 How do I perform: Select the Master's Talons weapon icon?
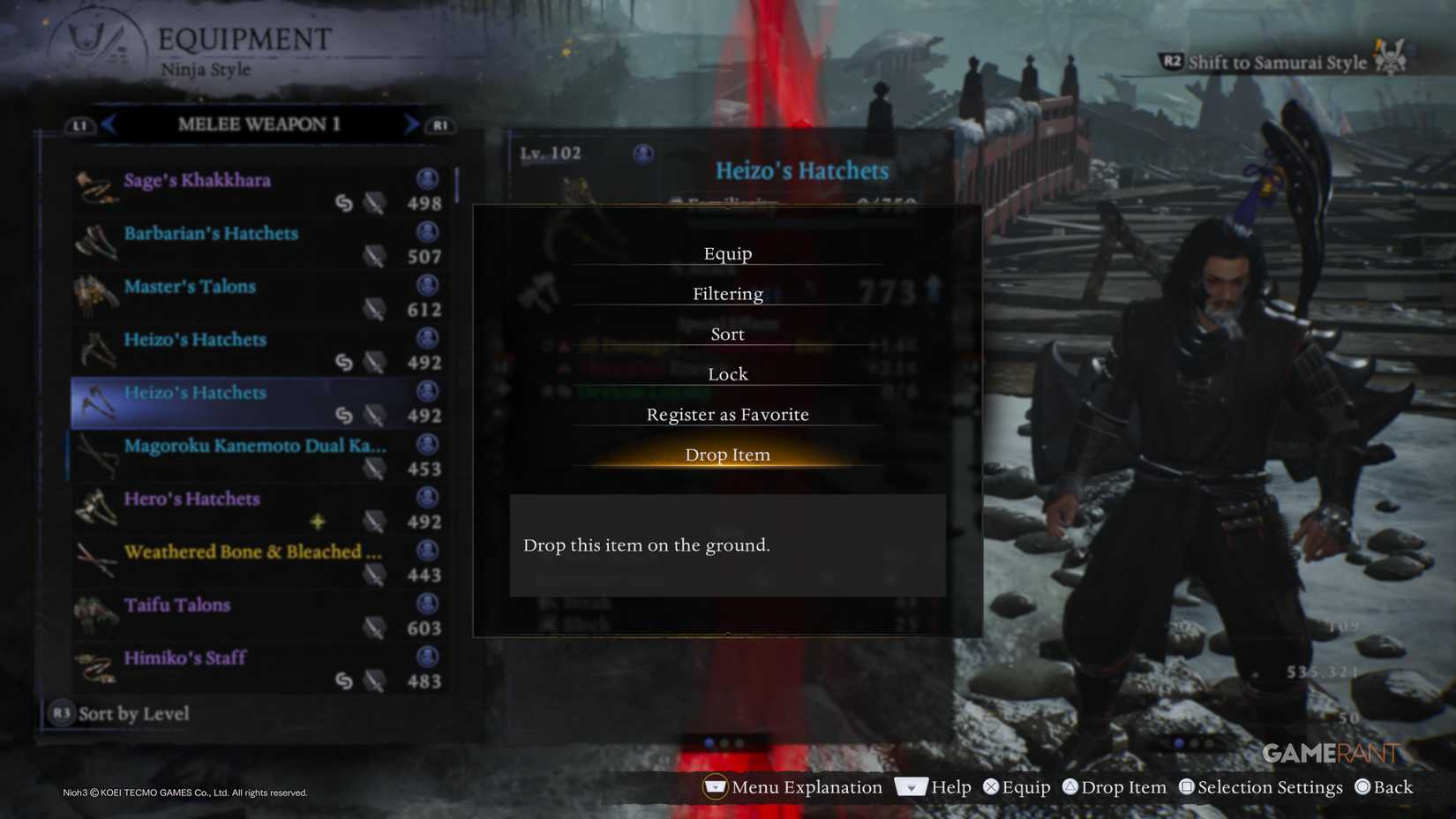point(97,296)
